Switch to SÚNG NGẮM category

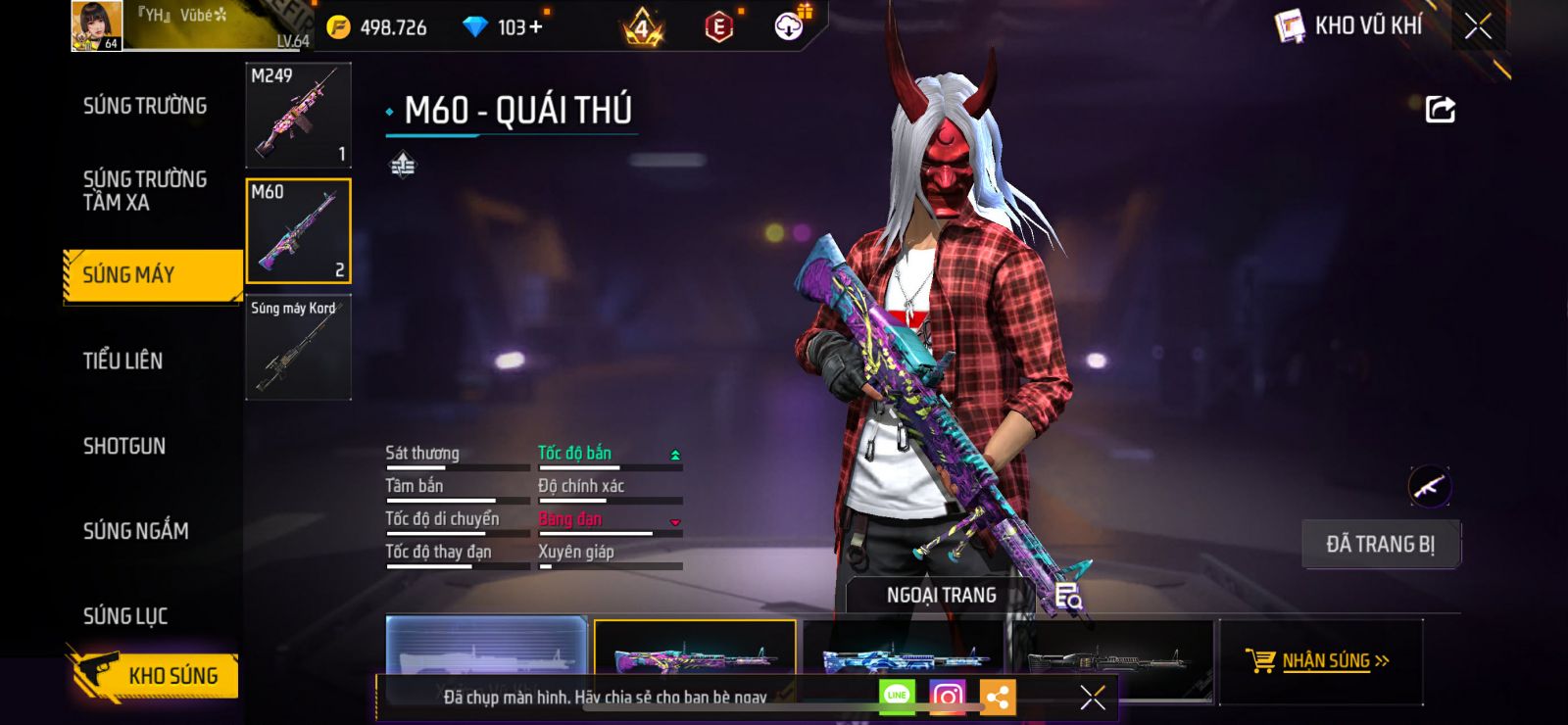135,531
